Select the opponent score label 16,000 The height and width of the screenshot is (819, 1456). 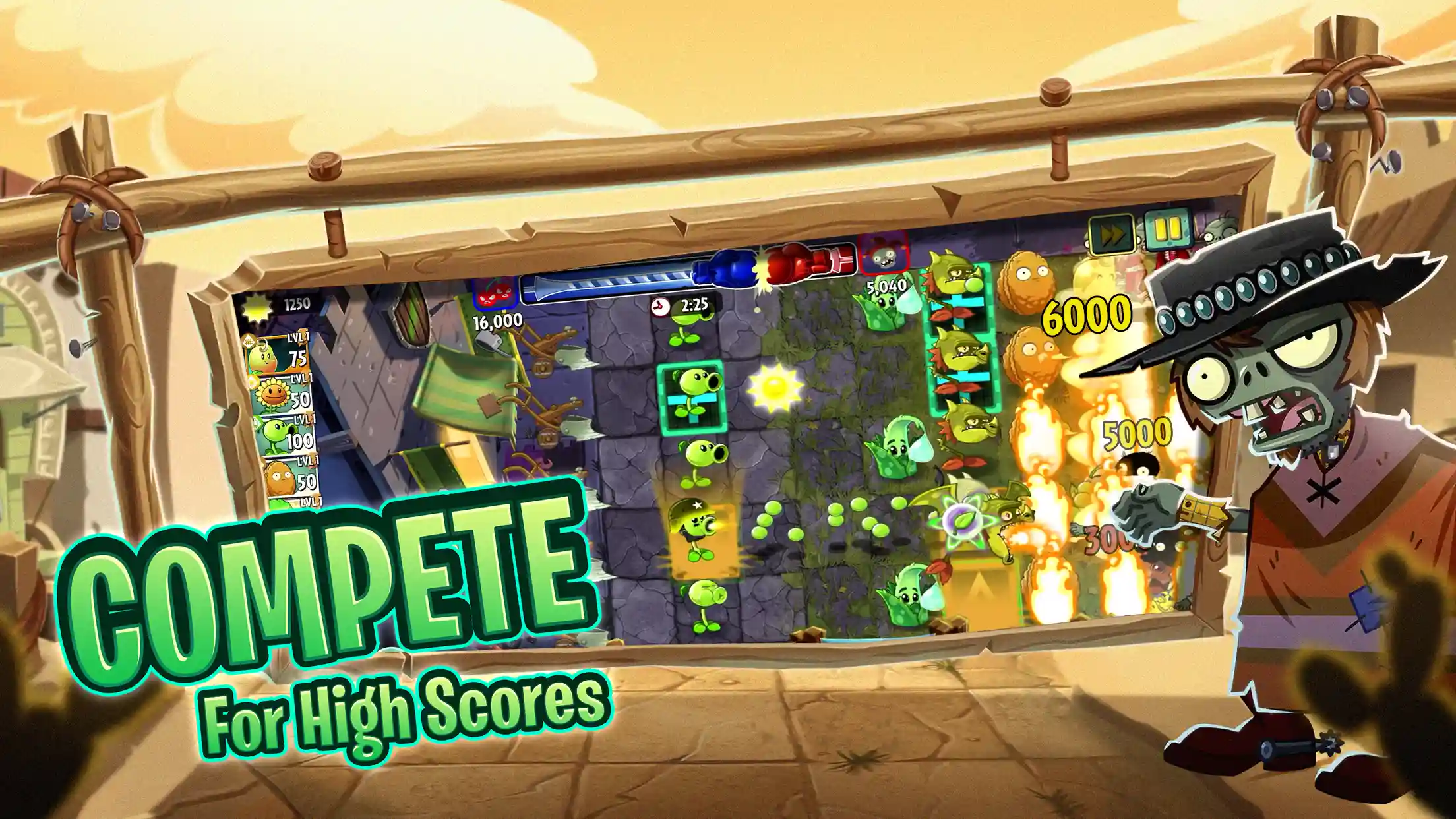coord(496,322)
